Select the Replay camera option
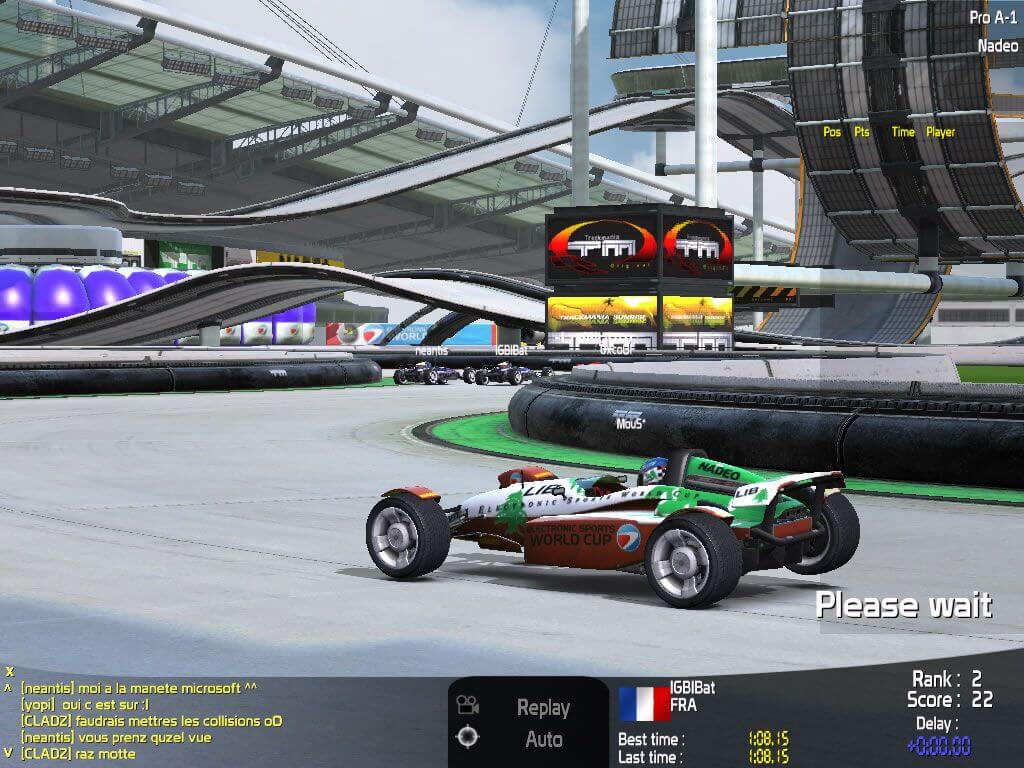This screenshot has width=1024, height=768. pyautogui.click(x=543, y=707)
